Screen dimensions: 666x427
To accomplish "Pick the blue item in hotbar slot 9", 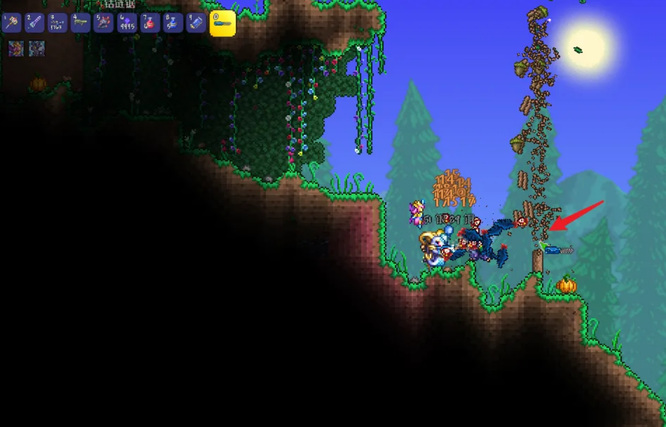I will coord(196,21).
